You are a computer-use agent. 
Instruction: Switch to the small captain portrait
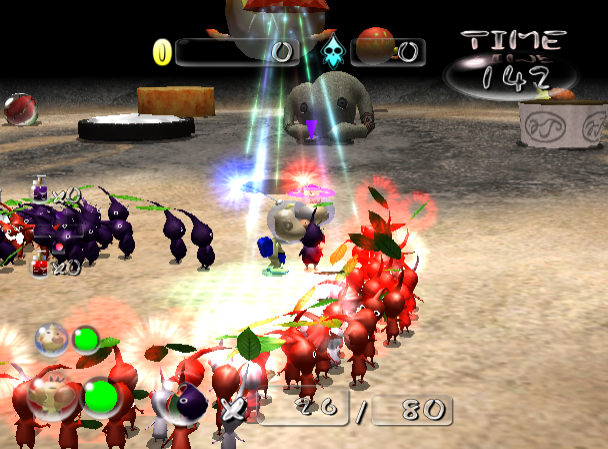[x=50, y=339]
